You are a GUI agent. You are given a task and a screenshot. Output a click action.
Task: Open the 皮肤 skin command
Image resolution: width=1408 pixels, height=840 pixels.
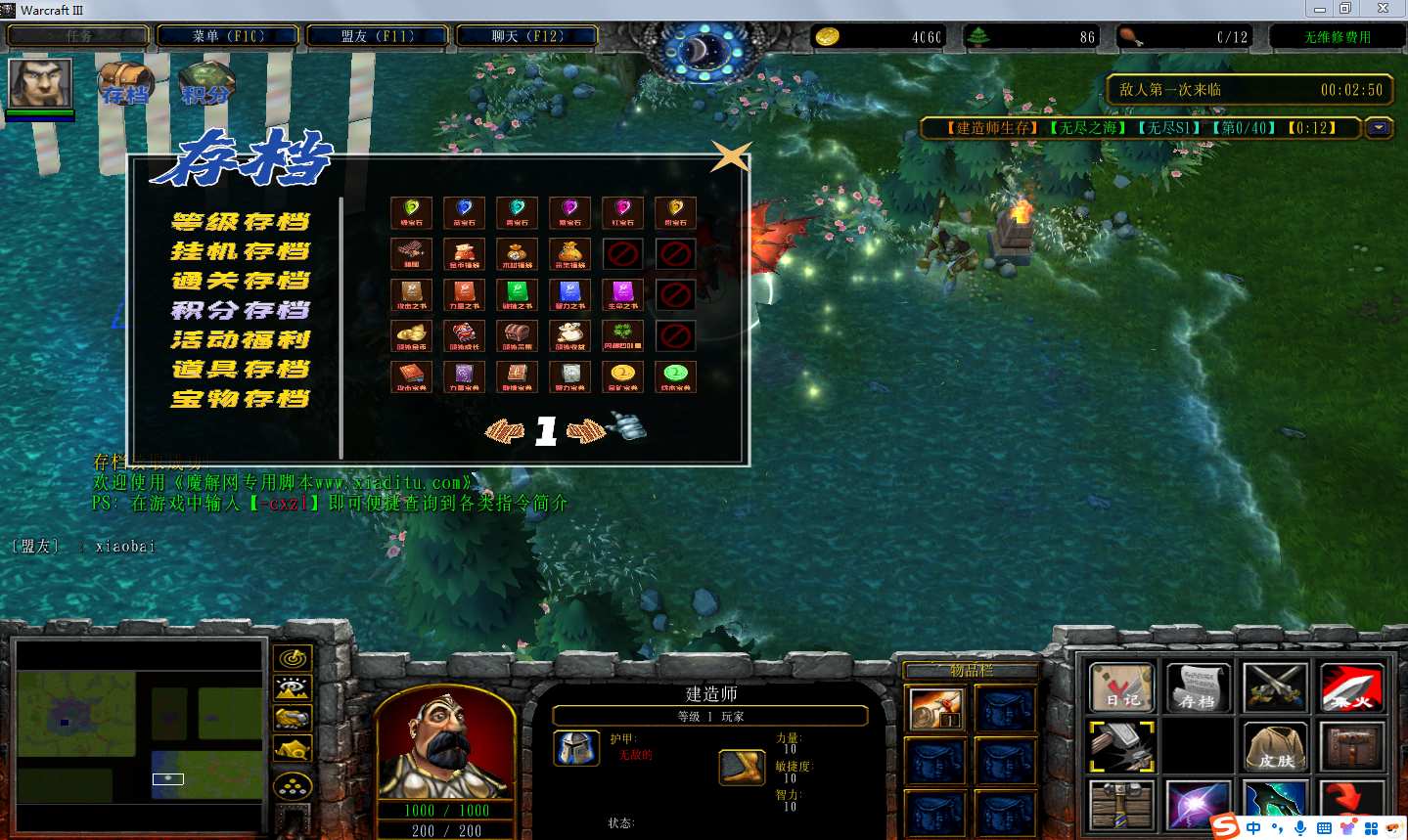1275,746
